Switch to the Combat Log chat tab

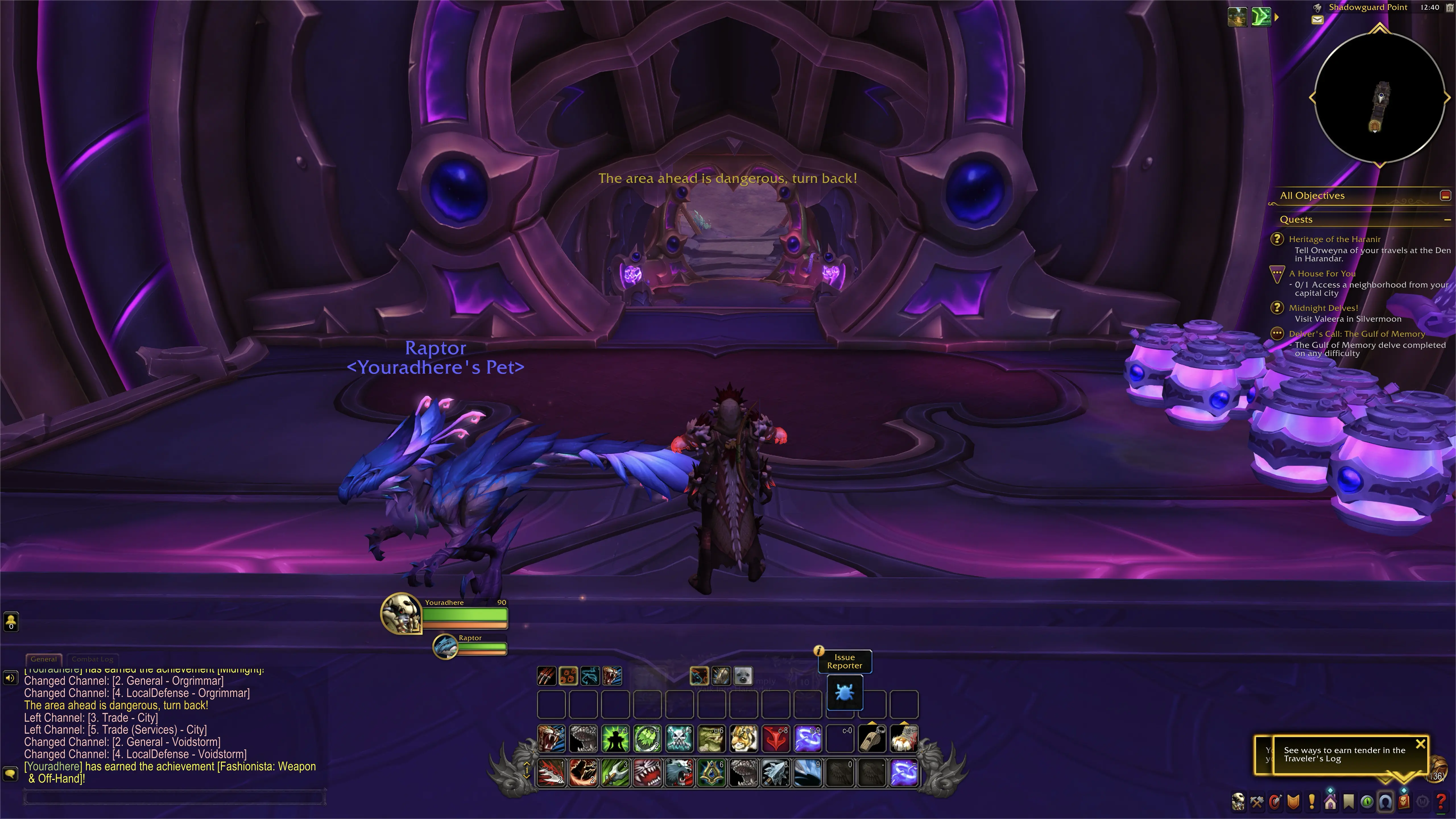[x=92, y=659]
